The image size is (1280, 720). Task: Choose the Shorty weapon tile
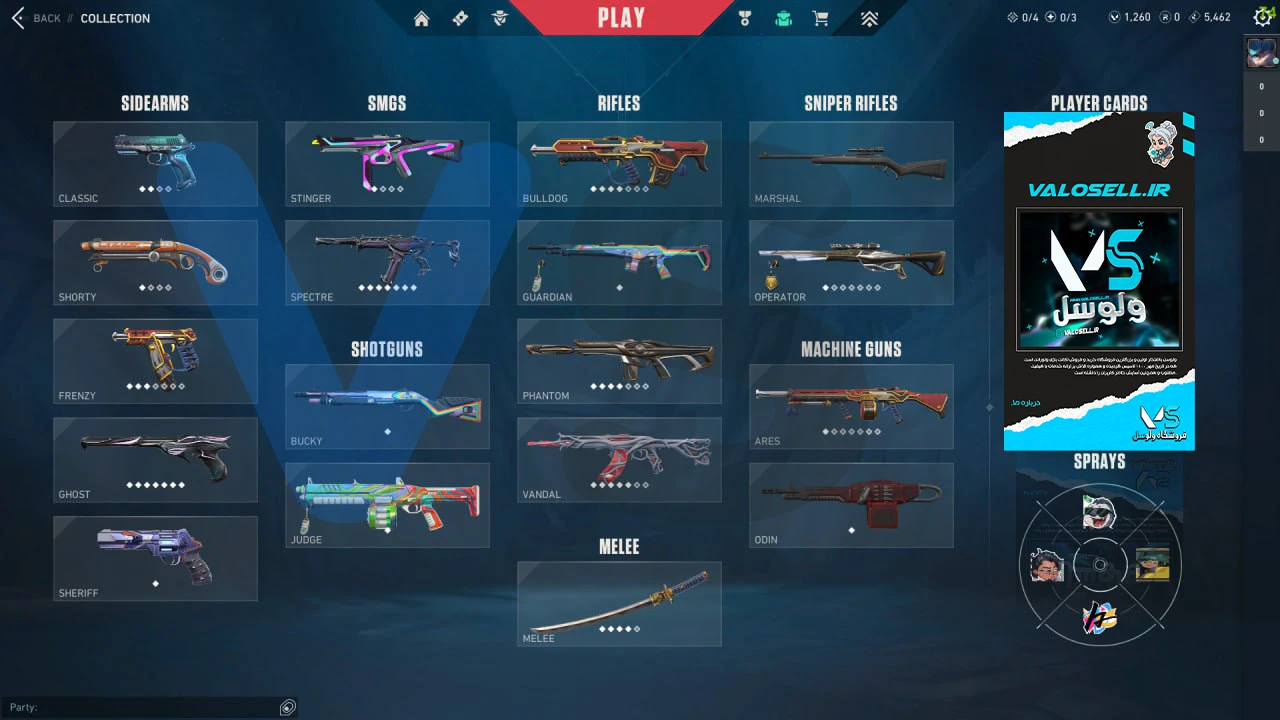click(x=155, y=262)
